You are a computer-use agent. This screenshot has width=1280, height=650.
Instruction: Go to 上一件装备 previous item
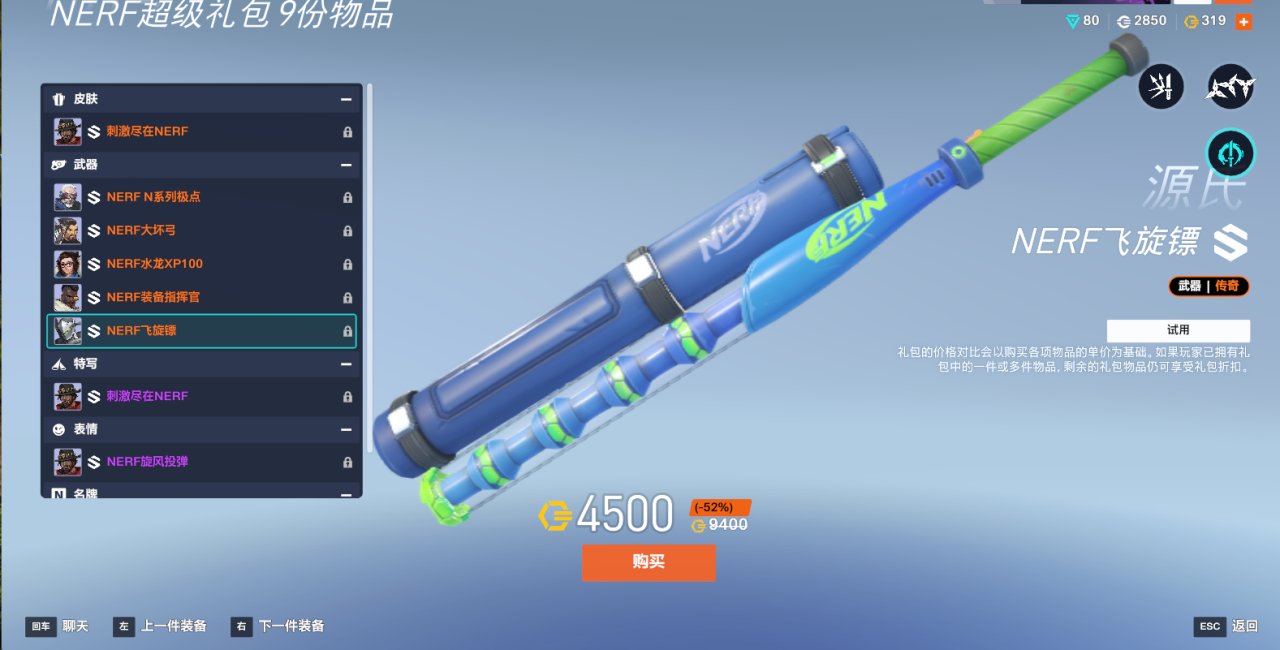pyautogui.click(x=160, y=627)
